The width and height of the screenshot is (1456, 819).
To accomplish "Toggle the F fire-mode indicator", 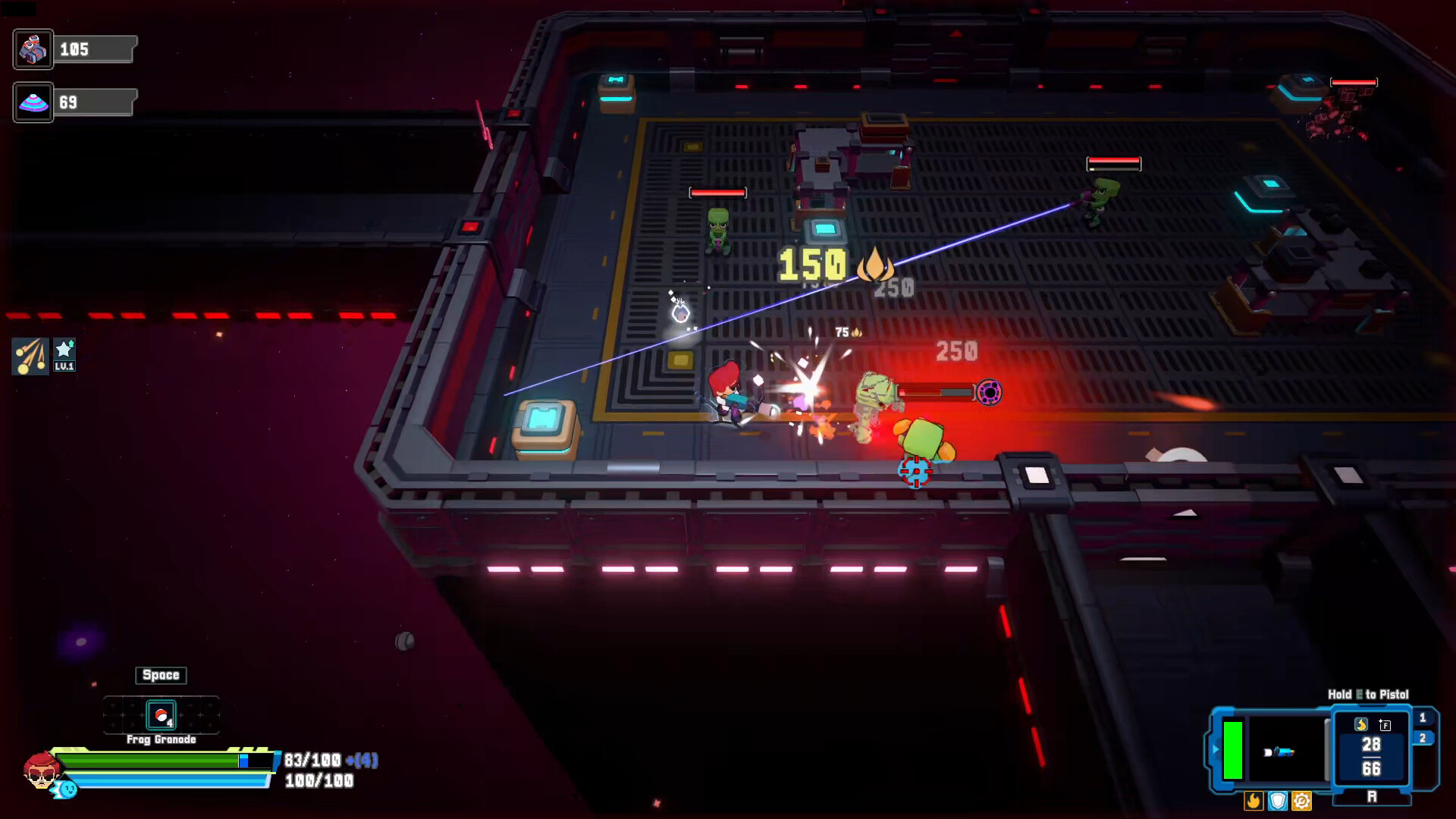I will pyautogui.click(x=1385, y=725).
